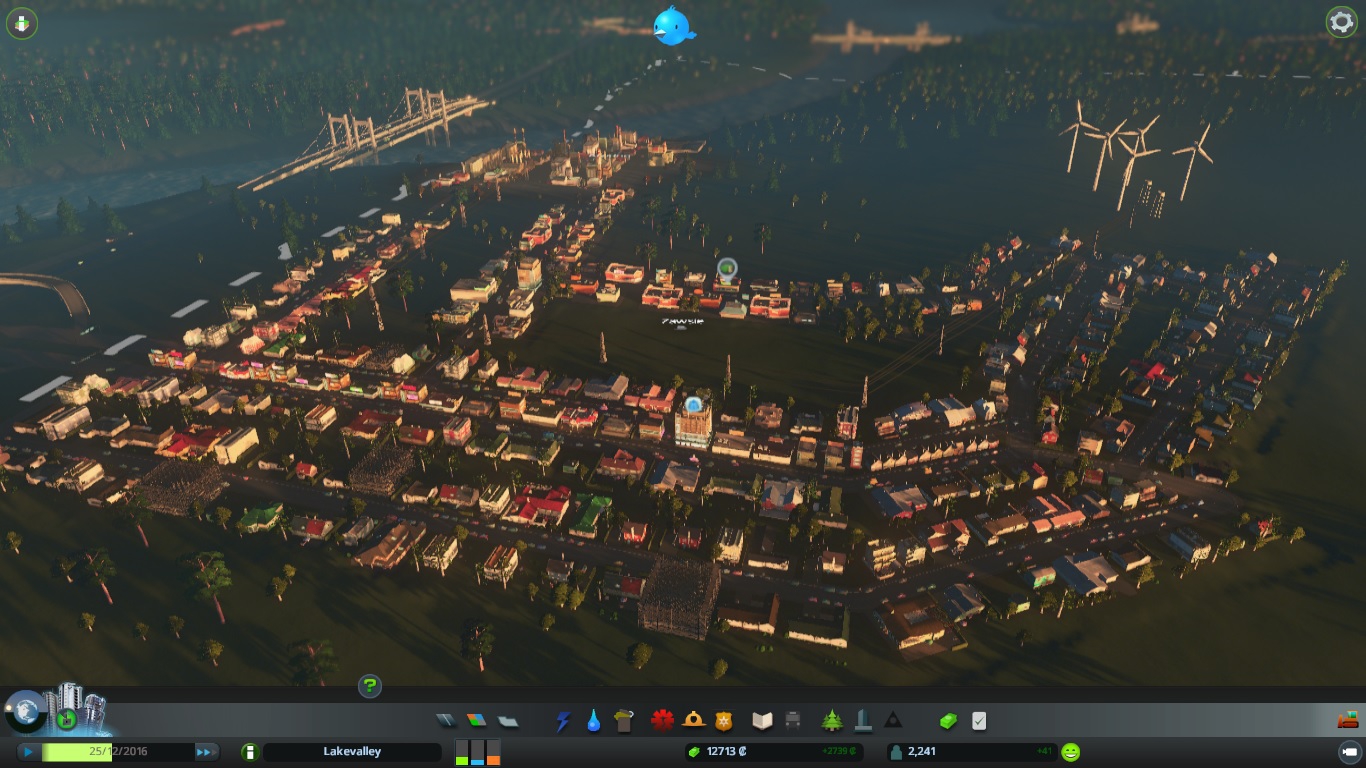
Task: Open the Garbage trash bin menu
Action: (625, 720)
